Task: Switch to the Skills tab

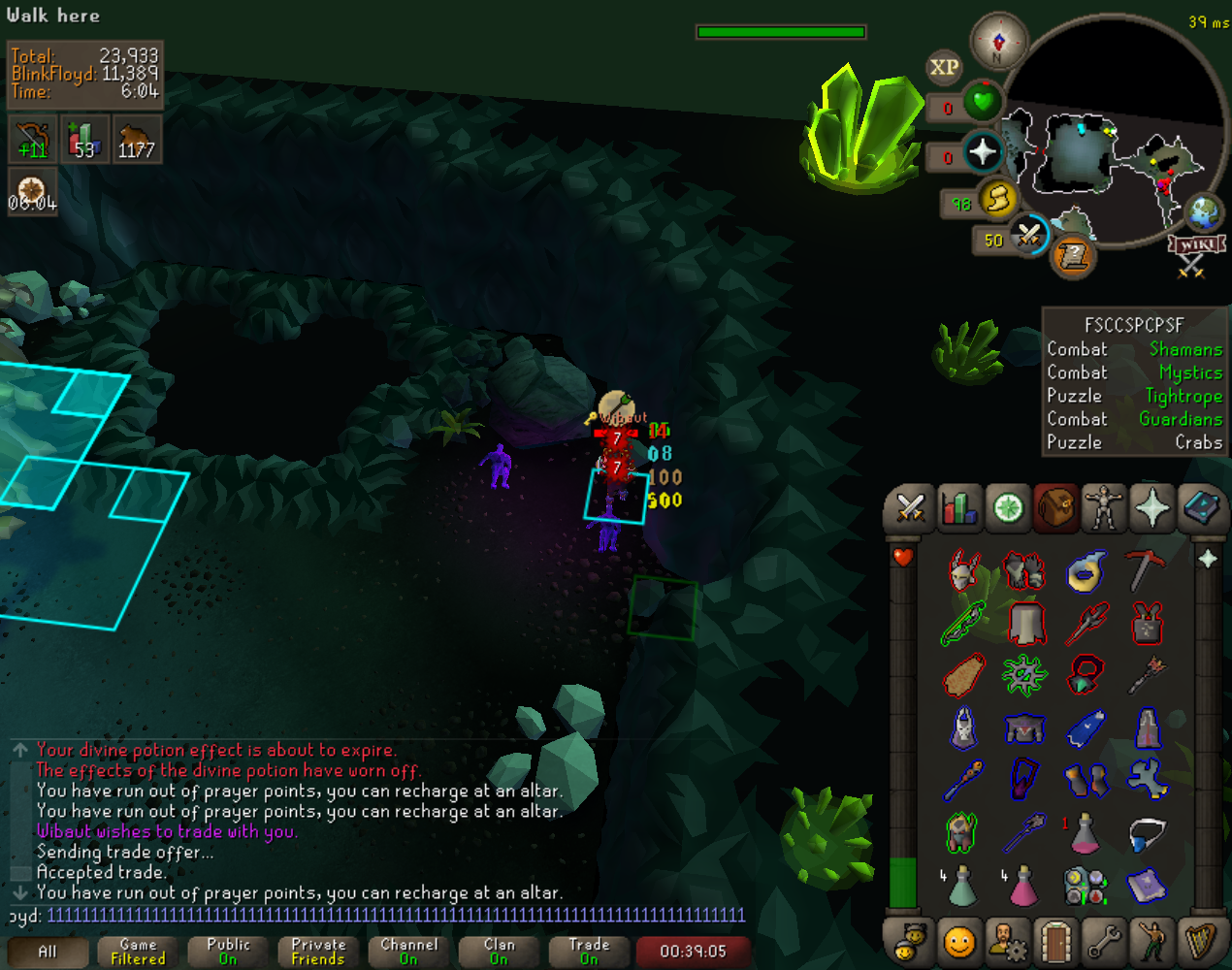Action: pyautogui.click(x=958, y=507)
